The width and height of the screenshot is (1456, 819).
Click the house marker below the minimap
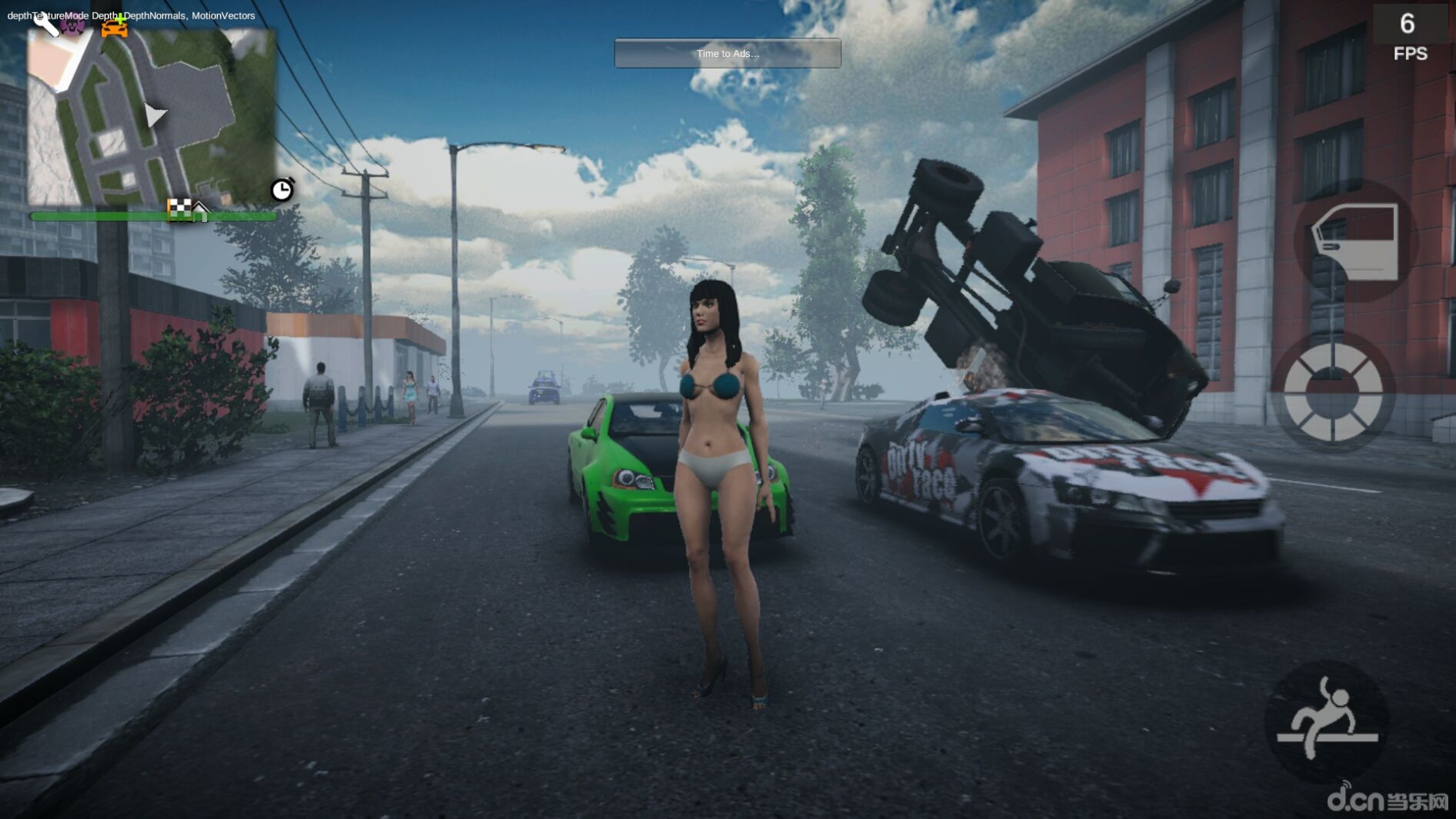coord(201,211)
